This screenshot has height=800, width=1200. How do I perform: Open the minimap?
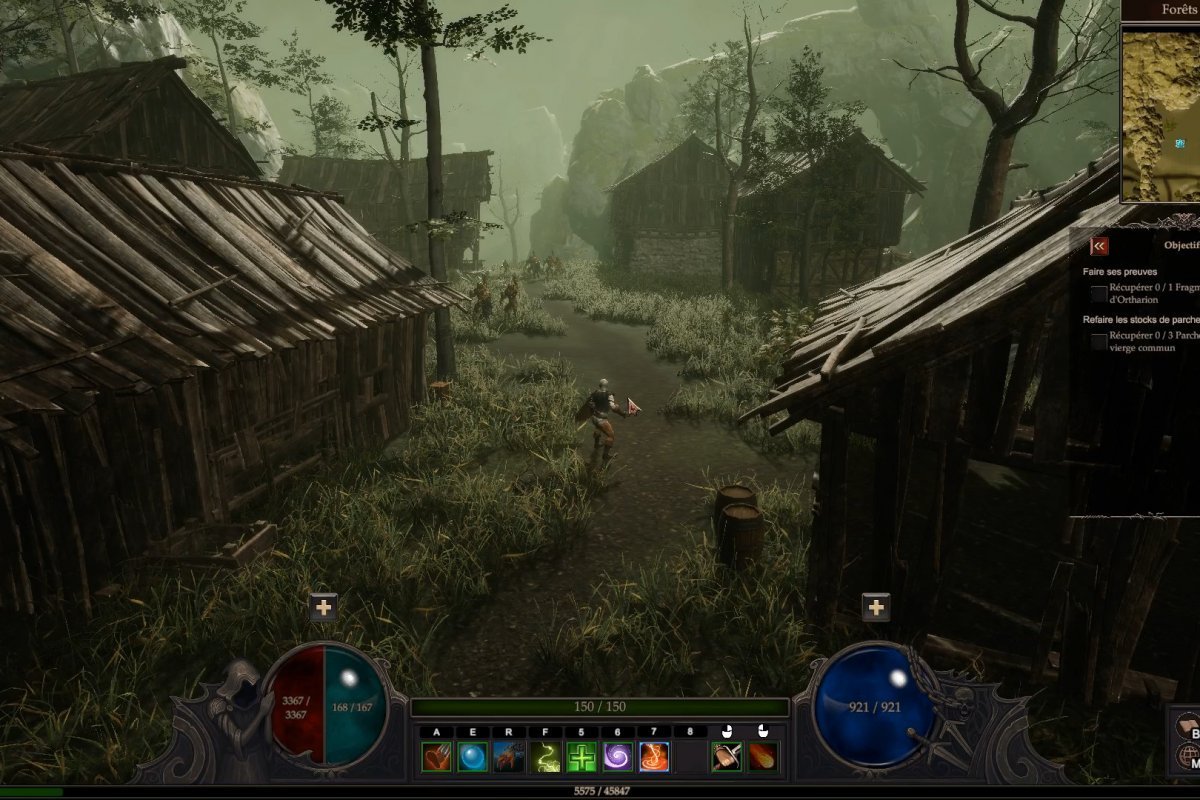pos(1161,114)
